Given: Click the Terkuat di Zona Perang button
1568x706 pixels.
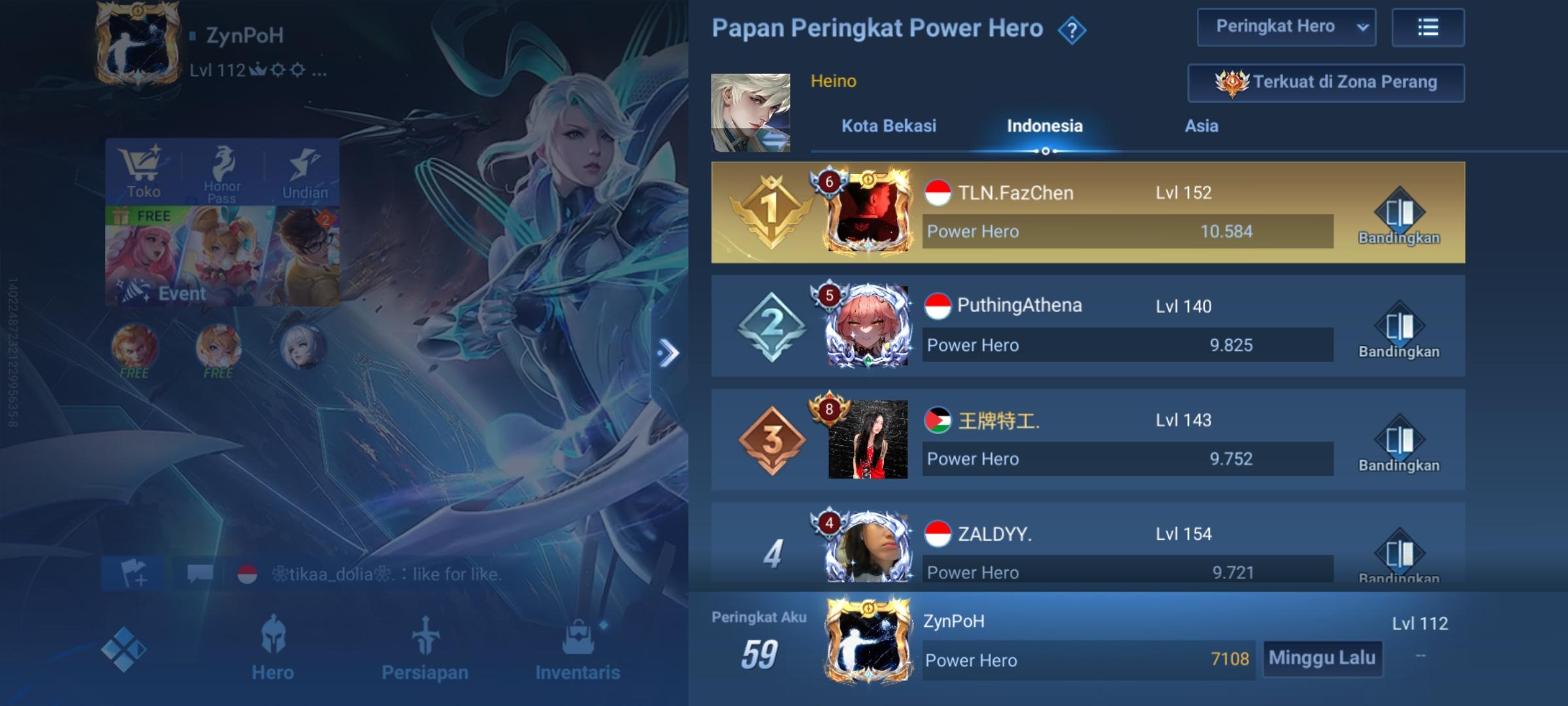Looking at the screenshot, I should pyautogui.click(x=1324, y=82).
